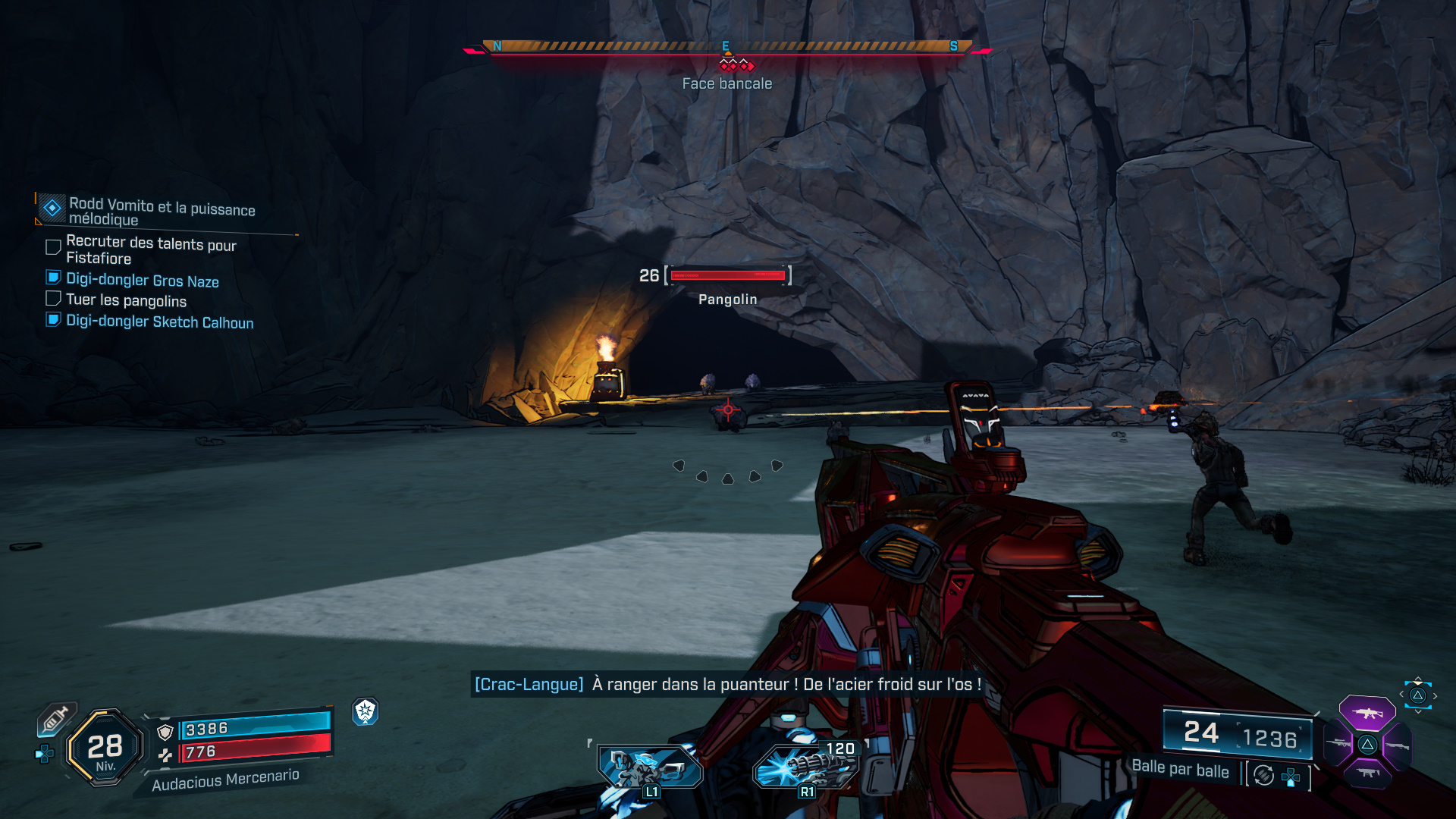1456x819 pixels.
Task: Choose the 'Digi-dongler Sketch Calhoun' objective
Action: 159,322
